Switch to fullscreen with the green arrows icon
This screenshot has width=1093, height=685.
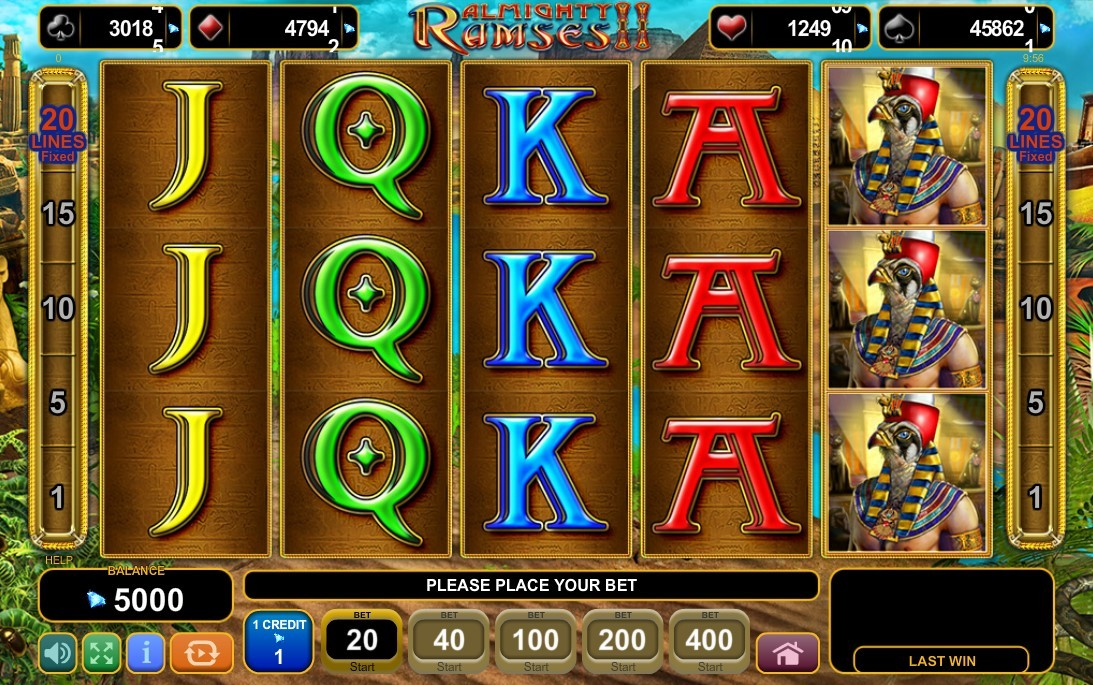click(x=101, y=654)
